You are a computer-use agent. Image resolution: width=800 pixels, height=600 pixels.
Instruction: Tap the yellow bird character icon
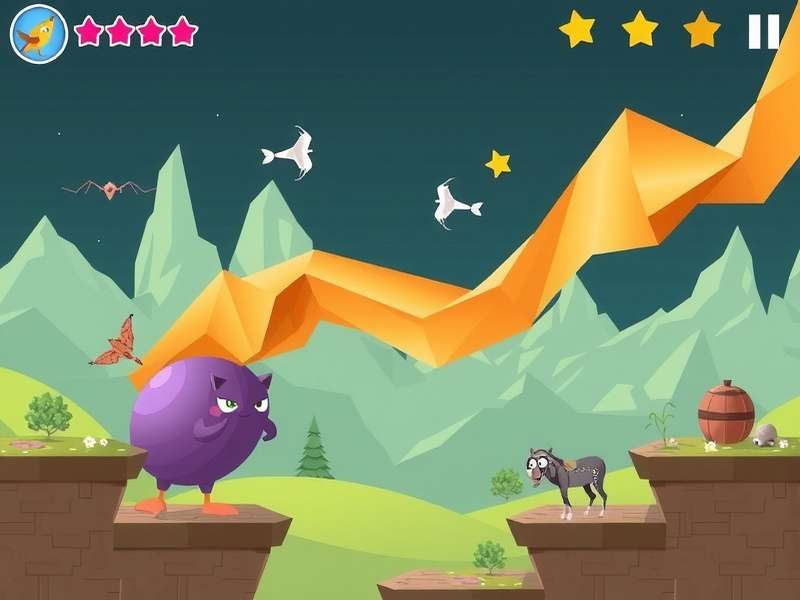39,33
